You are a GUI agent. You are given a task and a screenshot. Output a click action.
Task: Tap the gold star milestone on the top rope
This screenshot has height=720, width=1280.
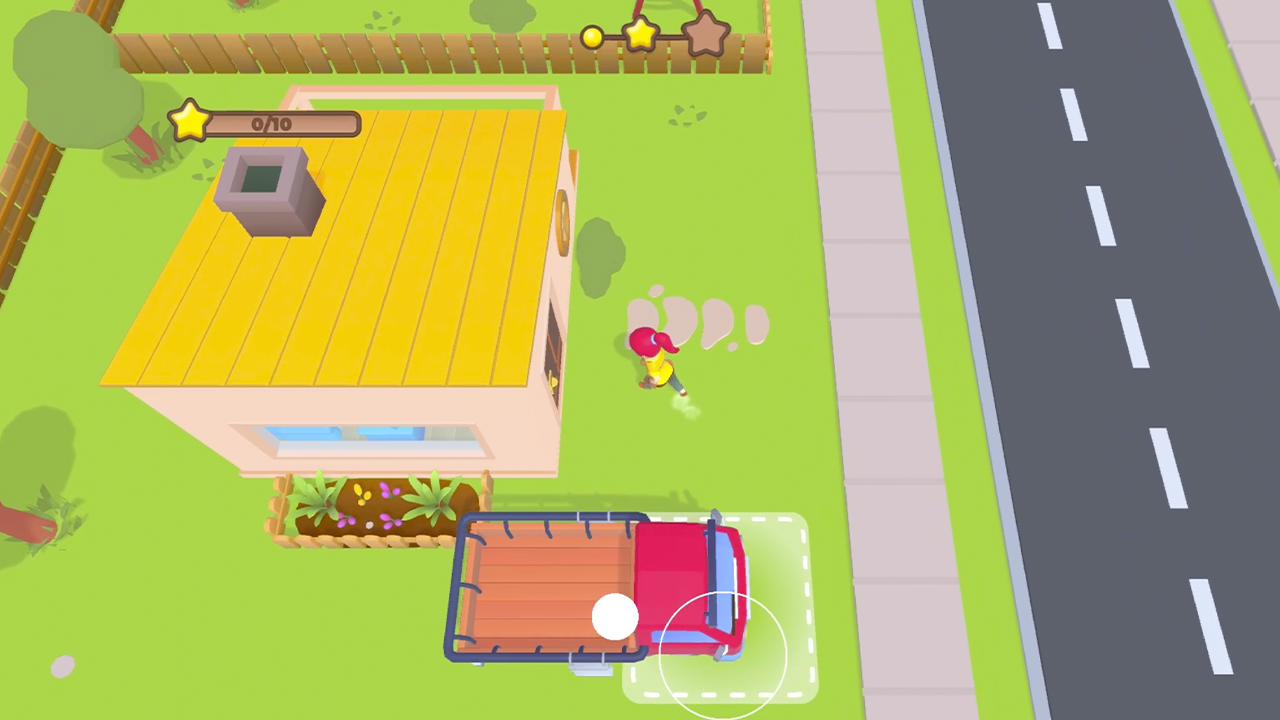(x=641, y=35)
